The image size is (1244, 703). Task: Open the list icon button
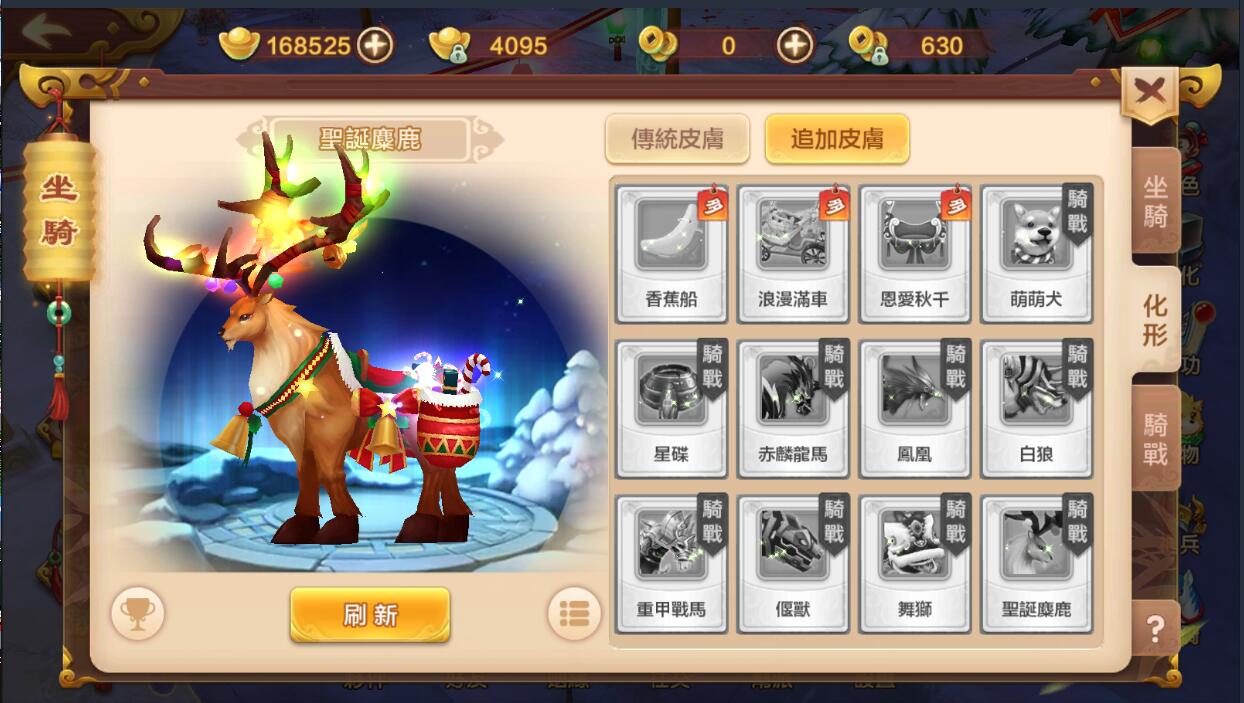[575, 613]
